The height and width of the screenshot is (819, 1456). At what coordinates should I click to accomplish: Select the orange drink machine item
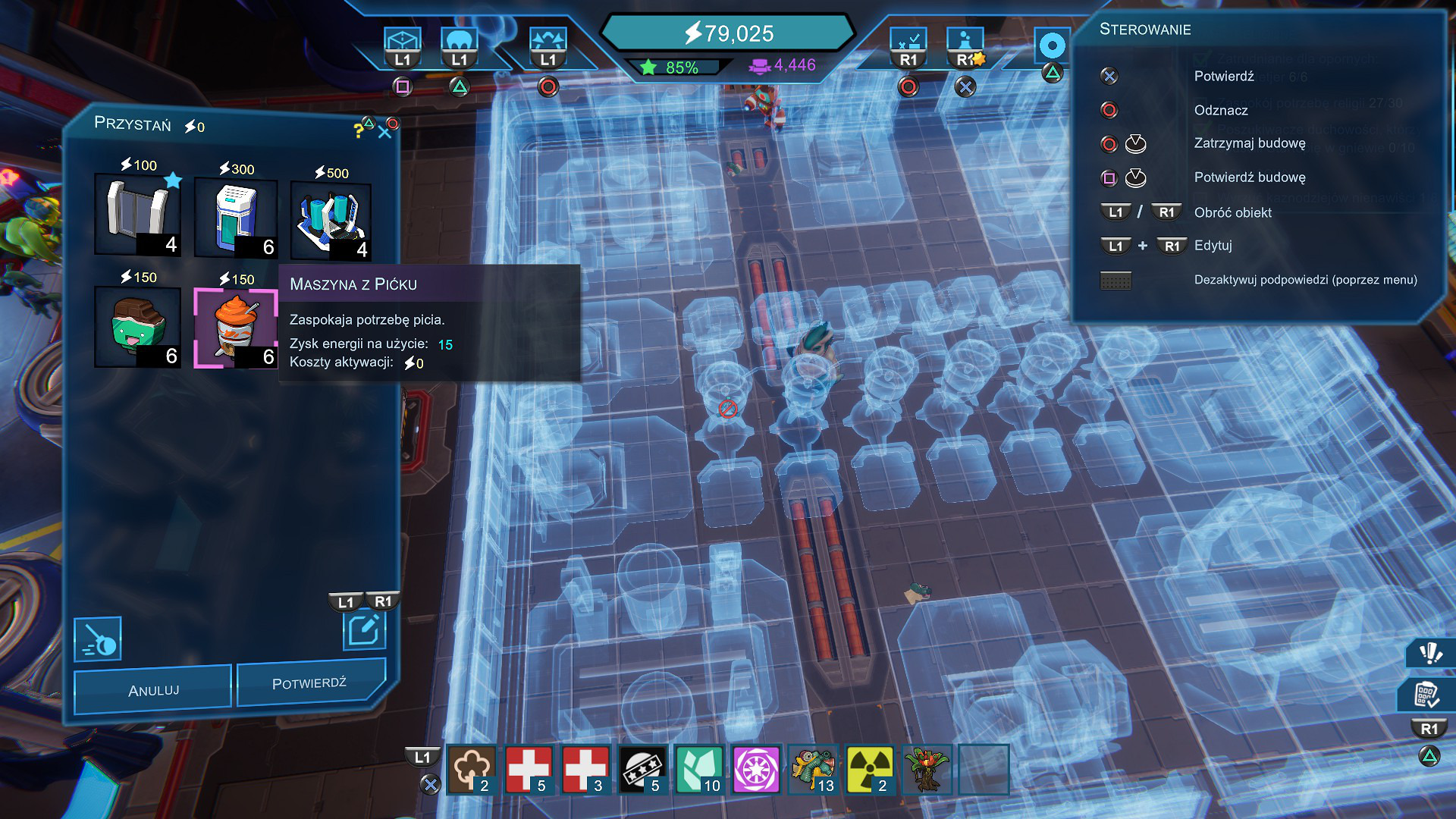[x=236, y=328]
